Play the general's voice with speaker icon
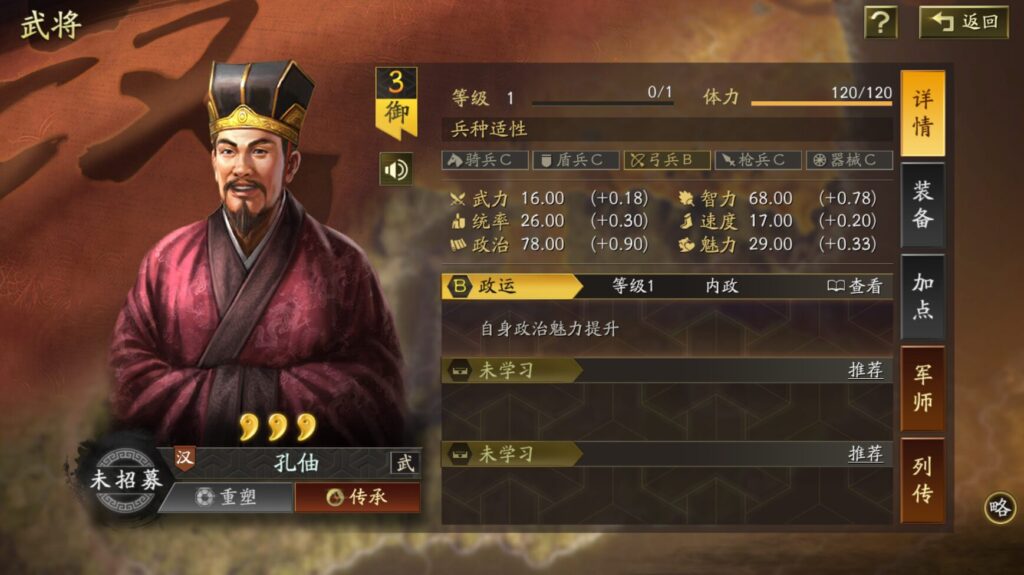 click(x=396, y=169)
